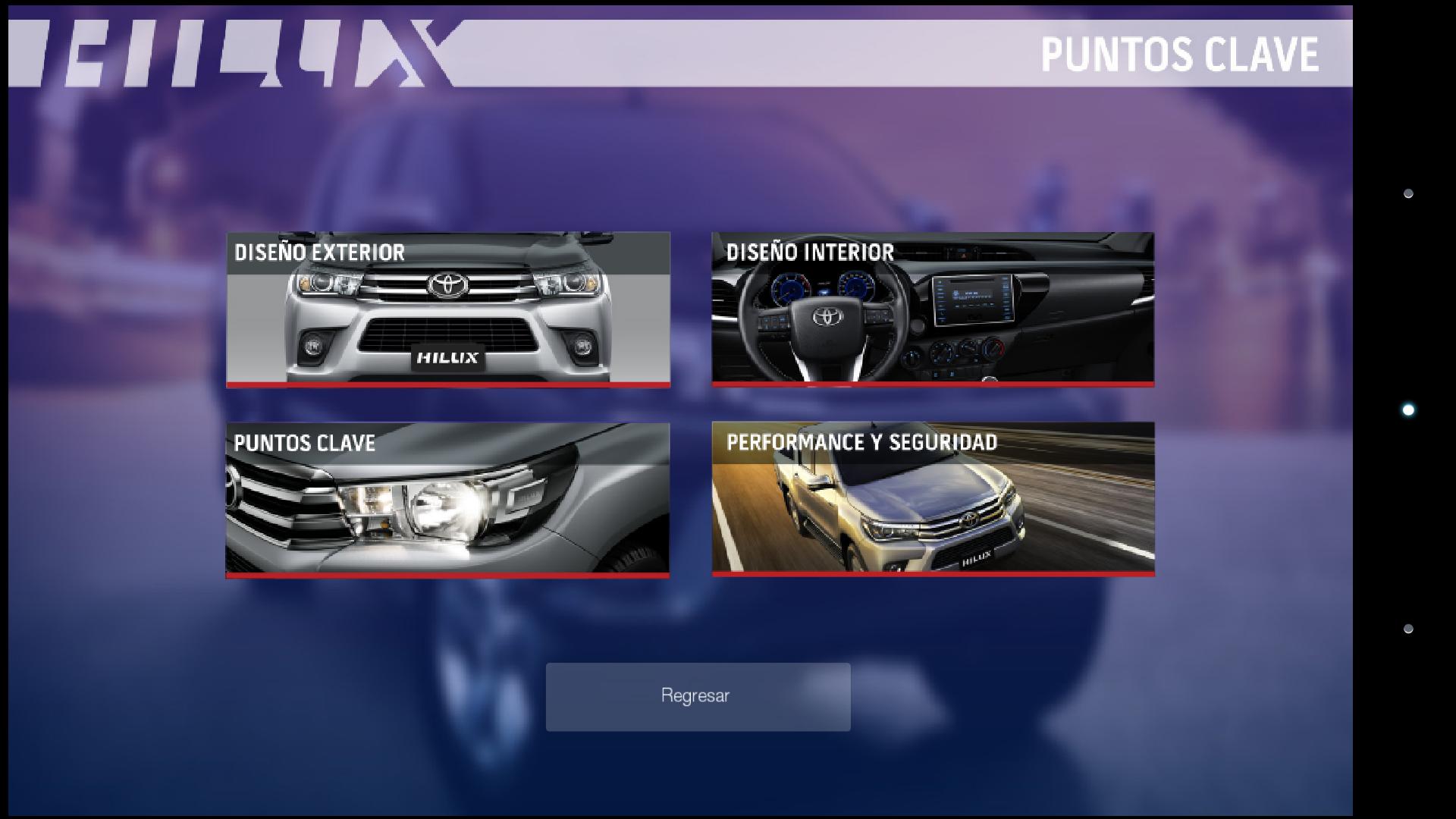
Task: Click the Puntos Clave label text
Action: tap(304, 443)
